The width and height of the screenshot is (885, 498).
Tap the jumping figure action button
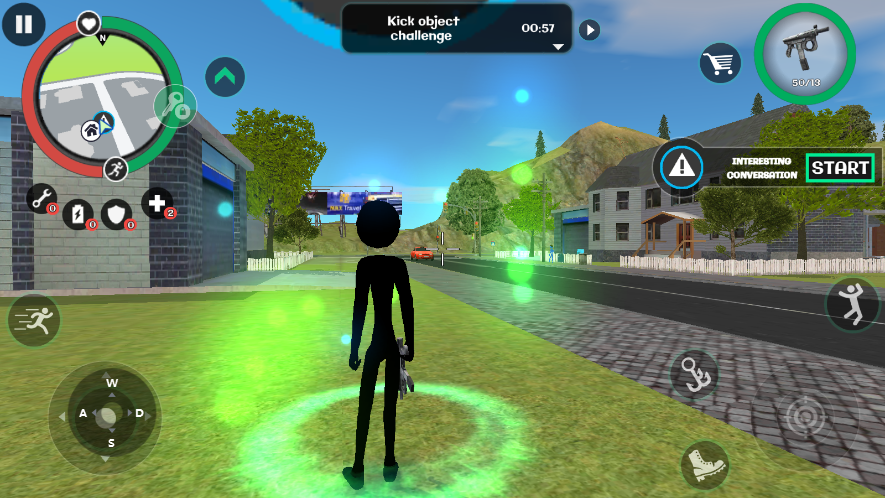pos(852,305)
